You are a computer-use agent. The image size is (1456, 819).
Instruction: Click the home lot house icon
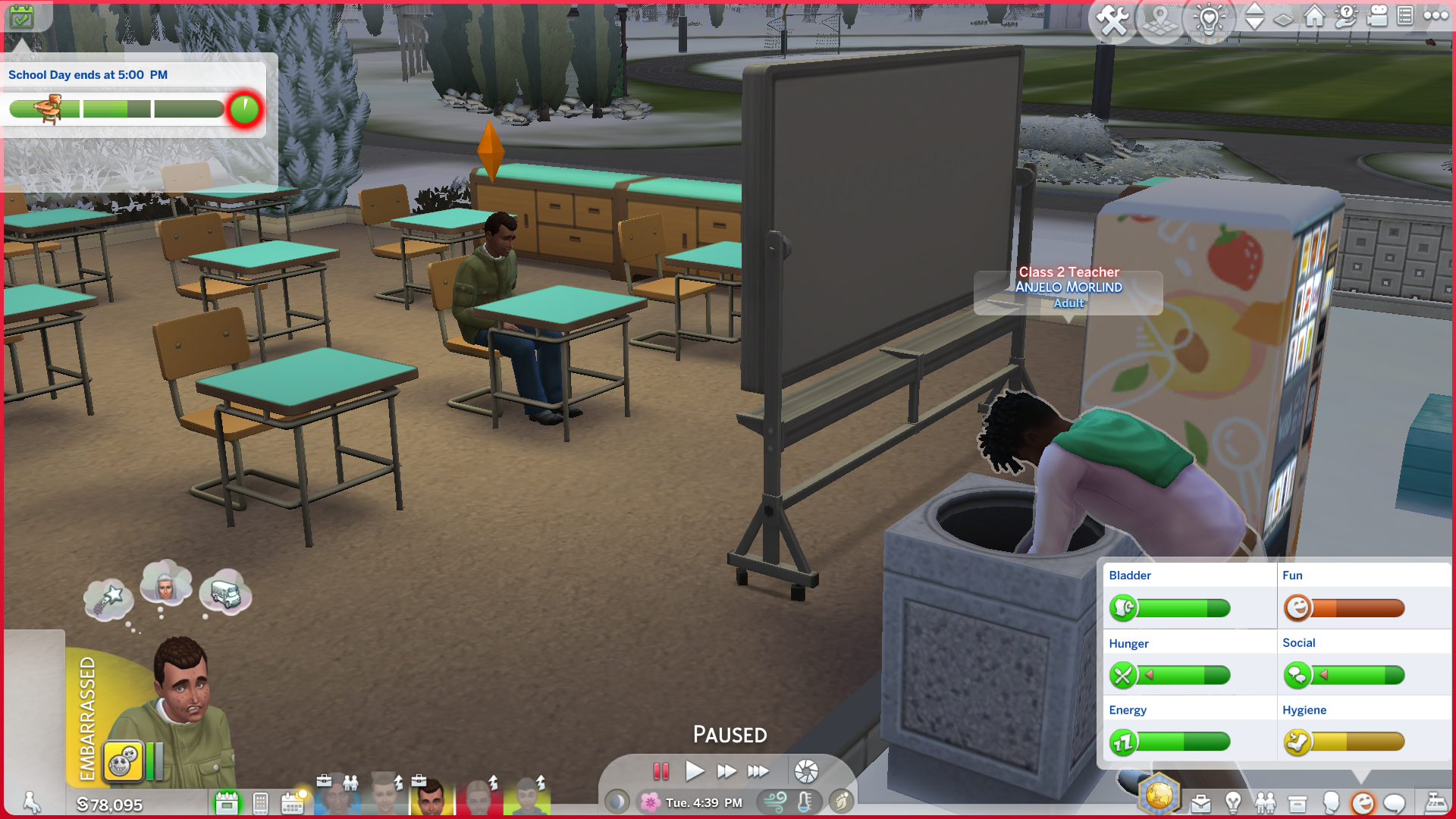click(x=1314, y=16)
